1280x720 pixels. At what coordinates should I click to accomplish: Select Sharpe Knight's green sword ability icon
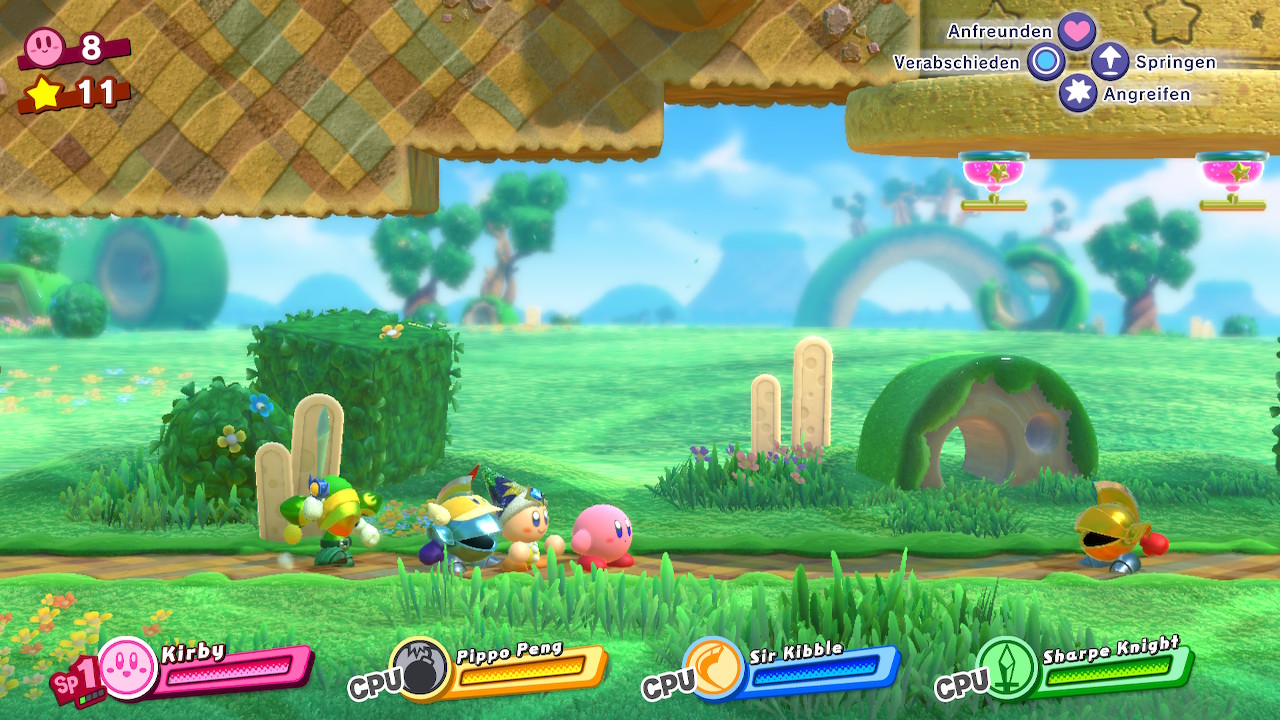tap(1007, 667)
